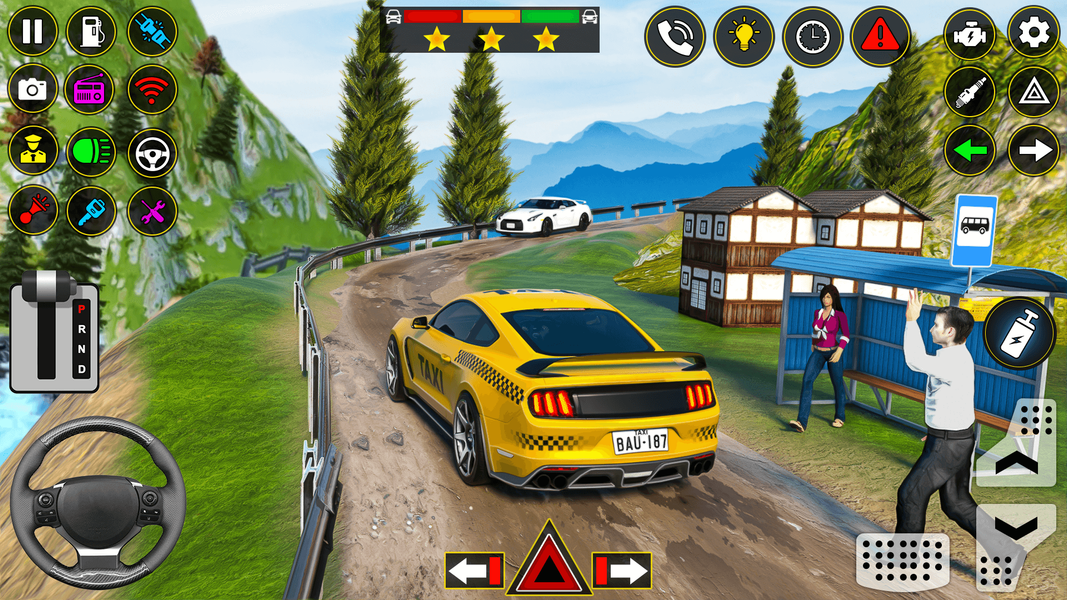The width and height of the screenshot is (1067, 600).
Task: Turn on the pink radio
Action: coord(91,91)
